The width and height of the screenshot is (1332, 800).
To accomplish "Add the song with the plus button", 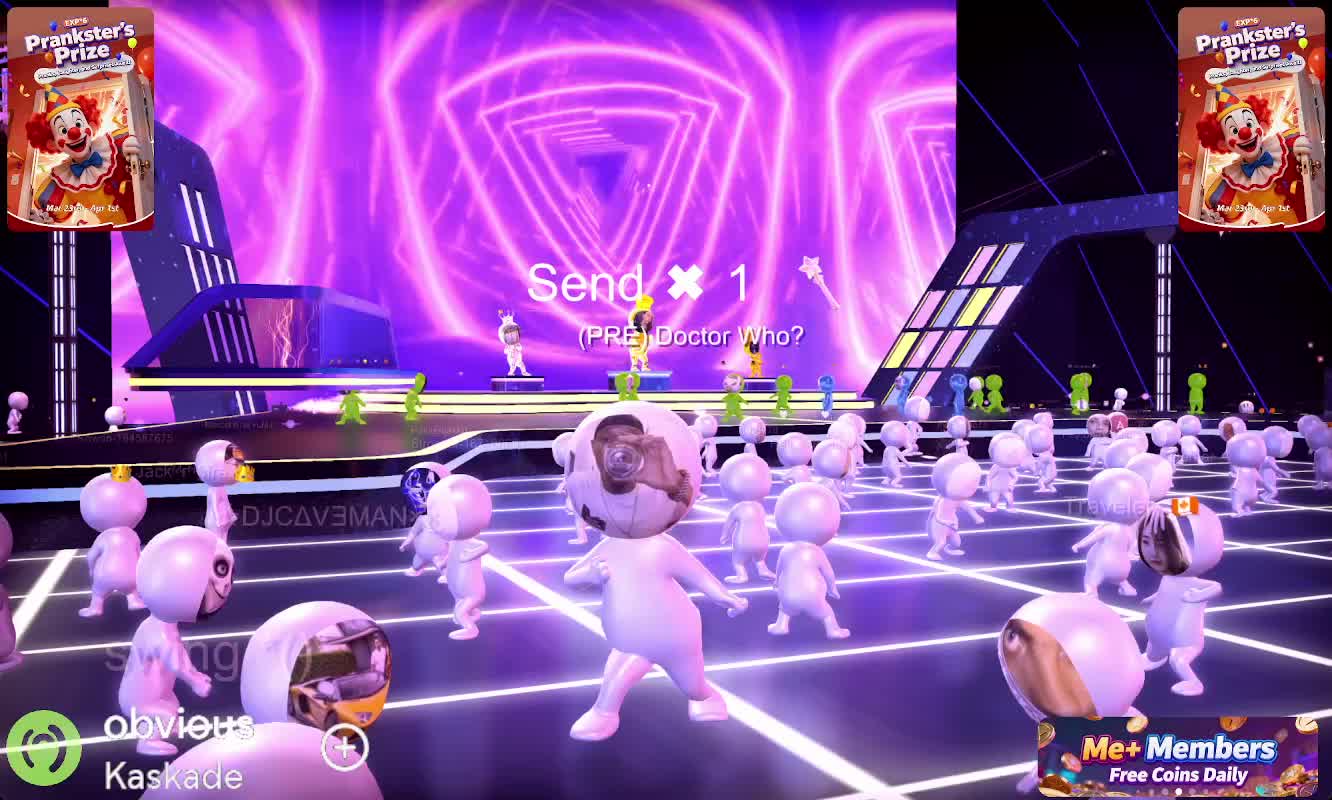I will (x=345, y=746).
